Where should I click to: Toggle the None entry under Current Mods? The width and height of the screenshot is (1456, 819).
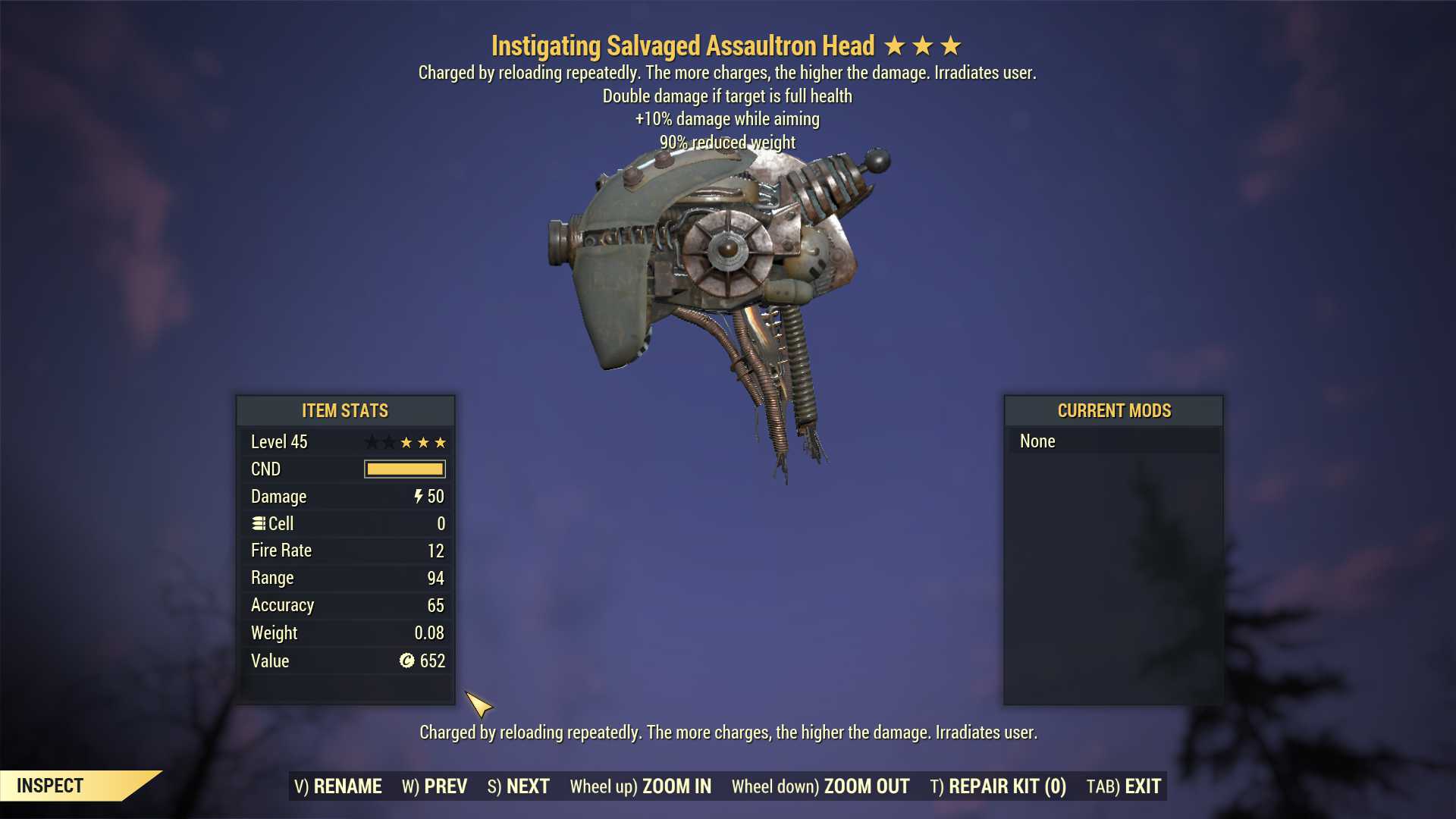[1037, 441]
